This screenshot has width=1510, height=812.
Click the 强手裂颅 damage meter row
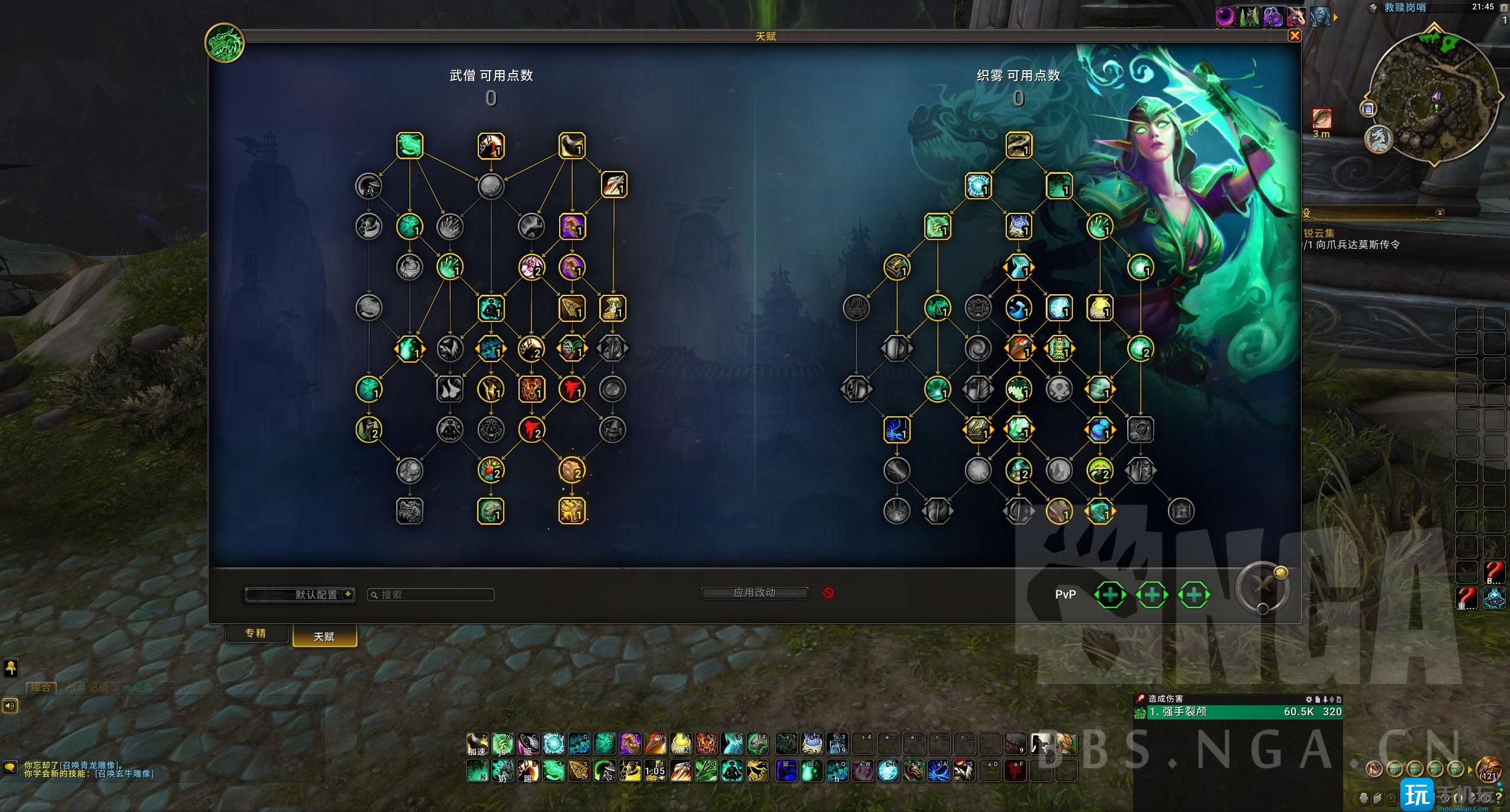(1237, 712)
